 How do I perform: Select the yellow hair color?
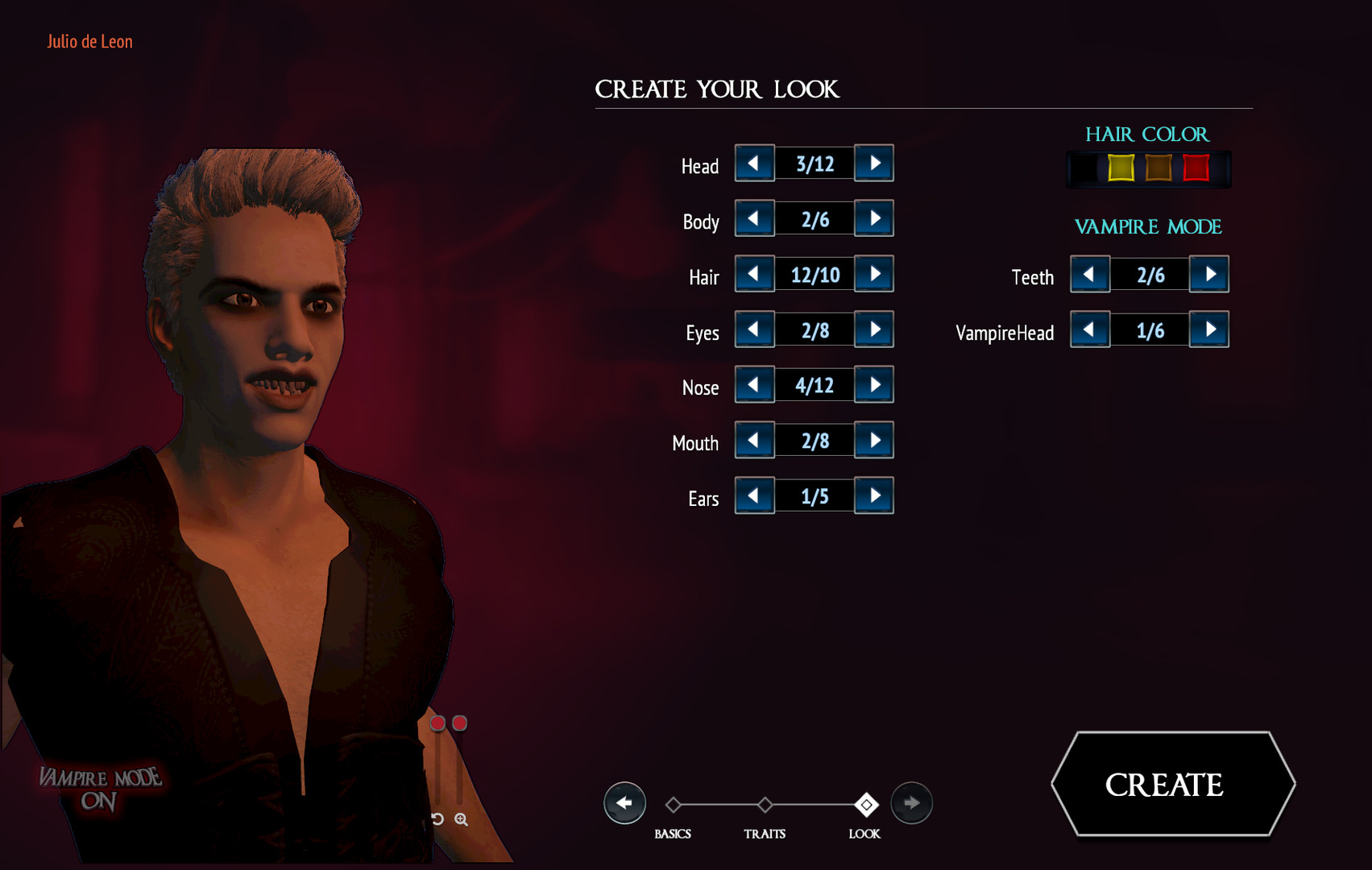pos(1119,168)
